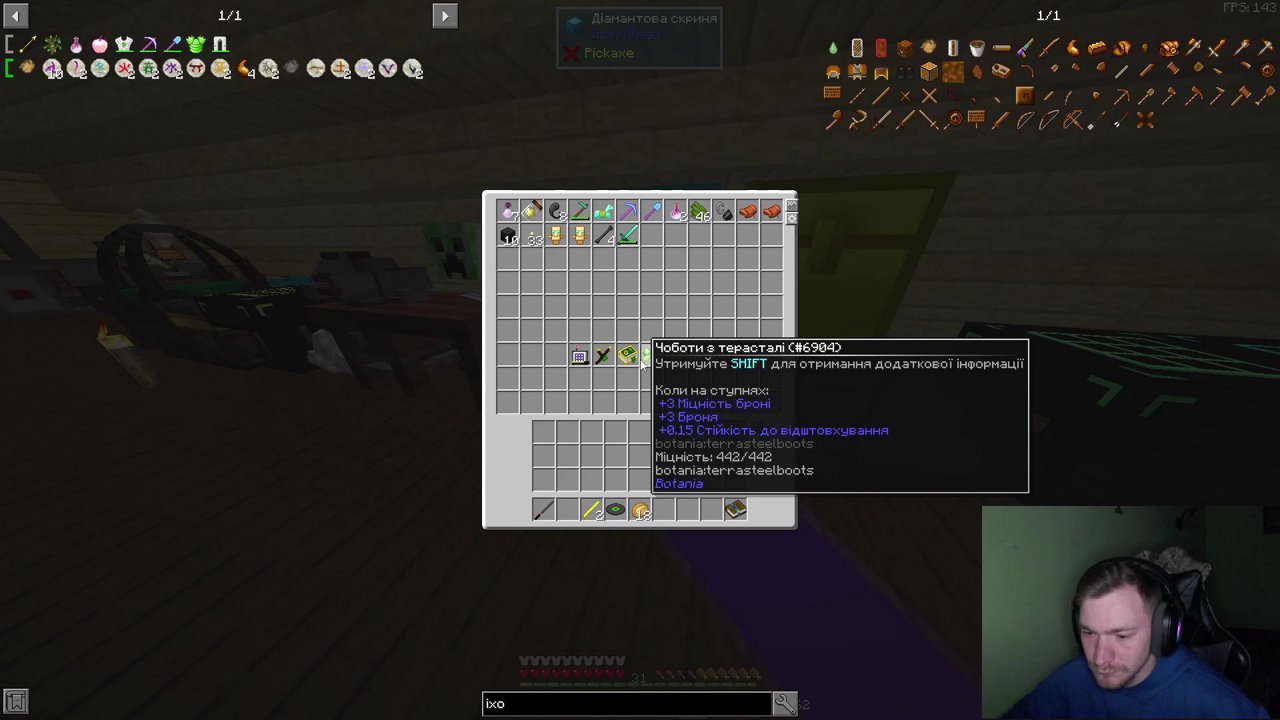Pick the pink apple in the left item panel
The image size is (1280, 720).
pyautogui.click(x=98, y=44)
